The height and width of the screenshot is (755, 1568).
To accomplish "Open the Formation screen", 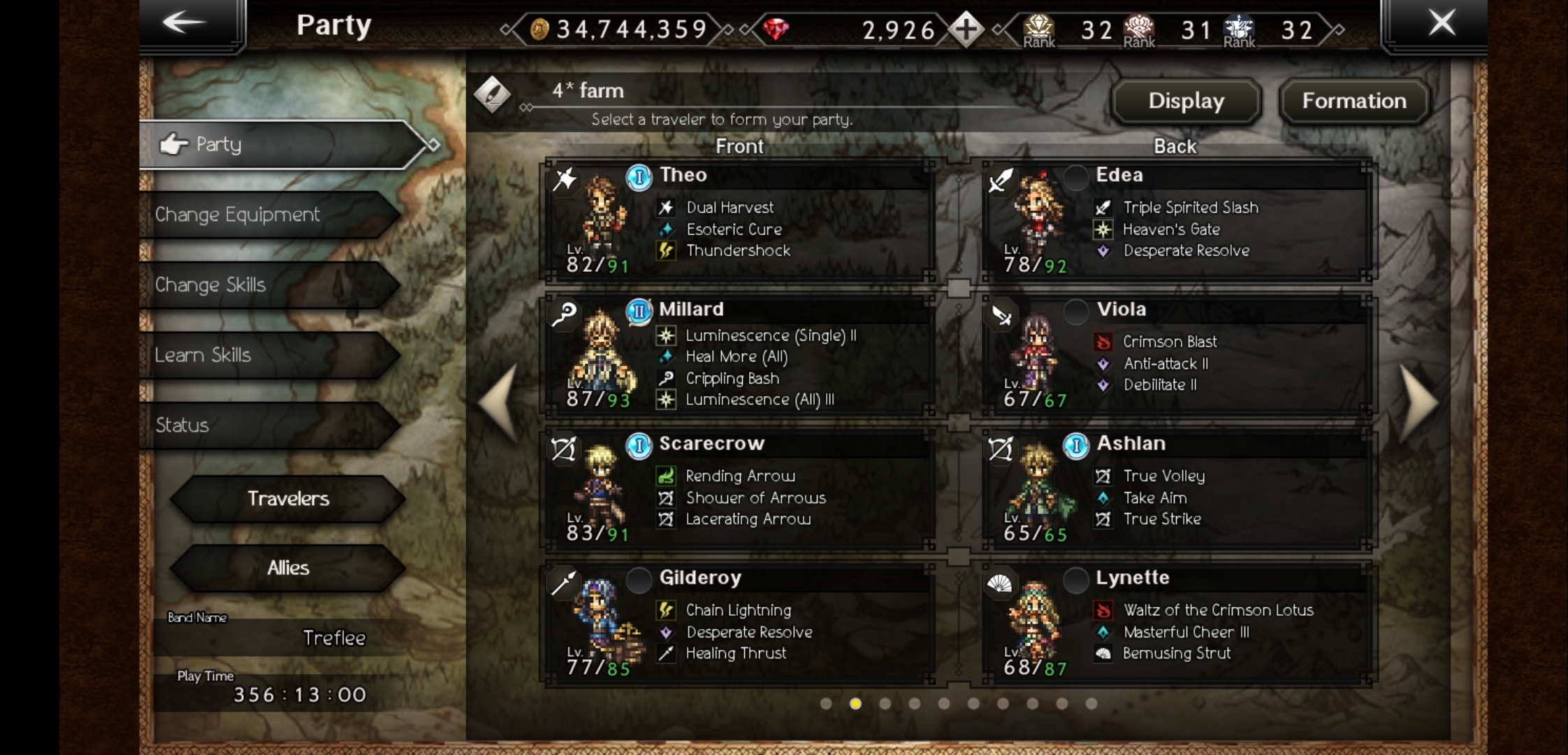I will [x=1353, y=101].
